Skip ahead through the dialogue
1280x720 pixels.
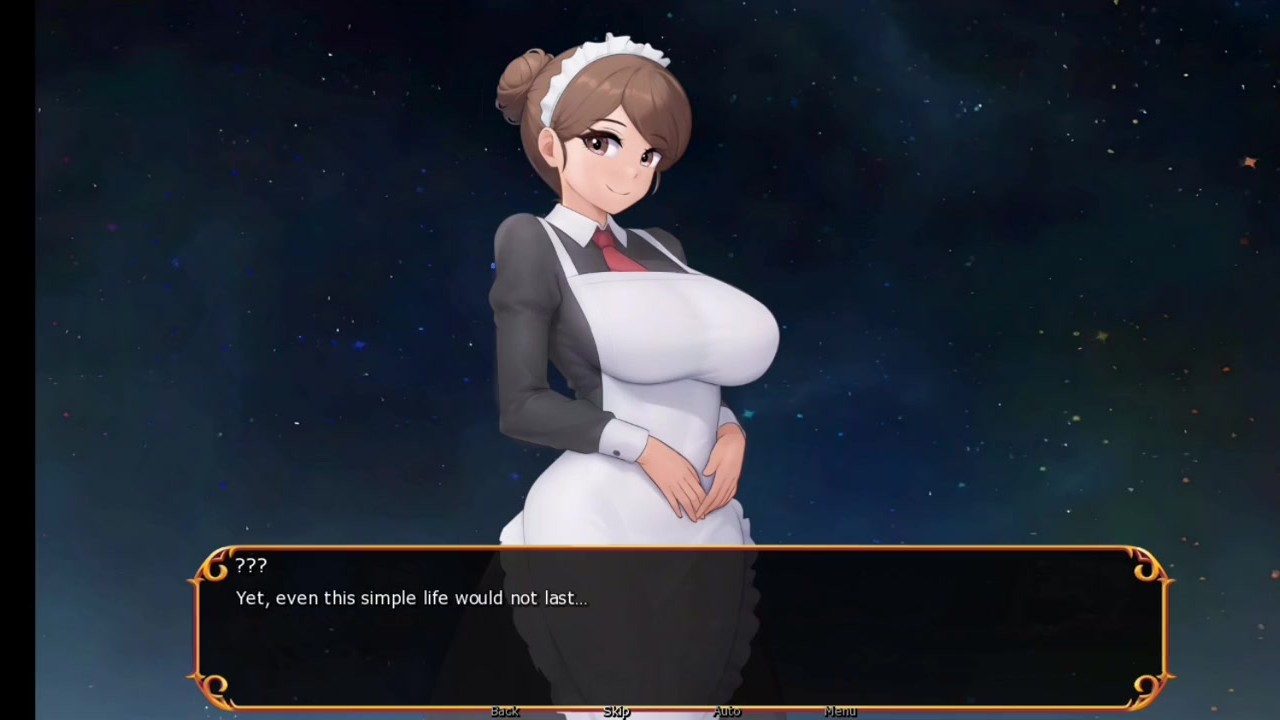[x=616, y=711]
